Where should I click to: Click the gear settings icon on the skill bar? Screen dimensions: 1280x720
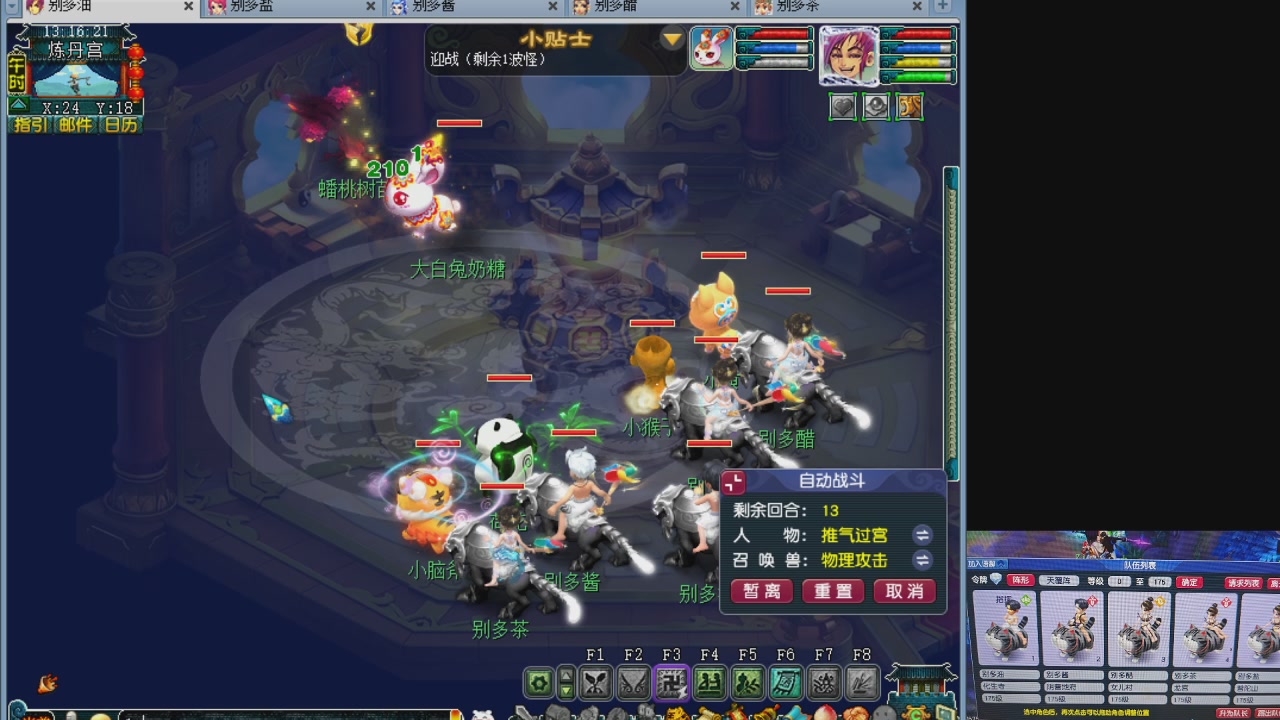coord(538,683)
